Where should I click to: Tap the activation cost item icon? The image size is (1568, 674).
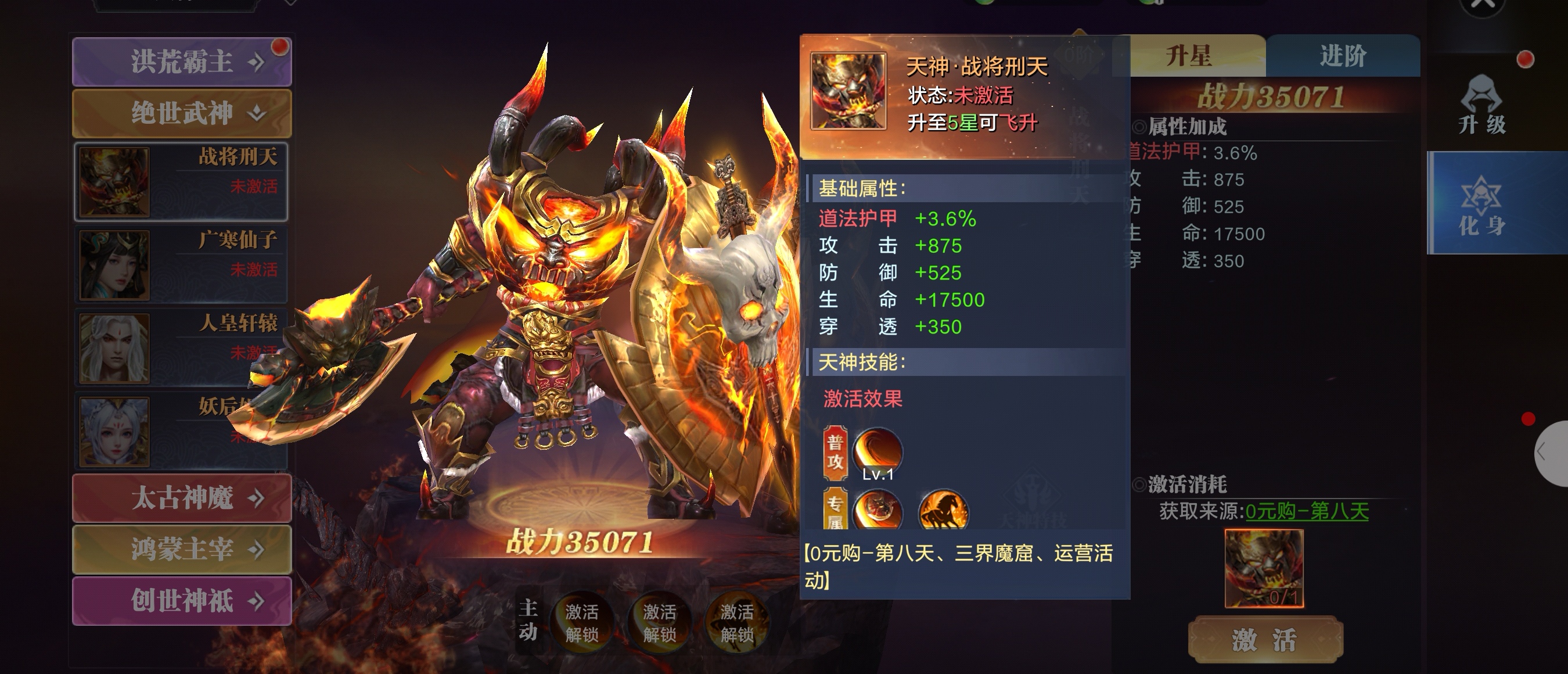pyautogui.click(x=1264, y=568)
